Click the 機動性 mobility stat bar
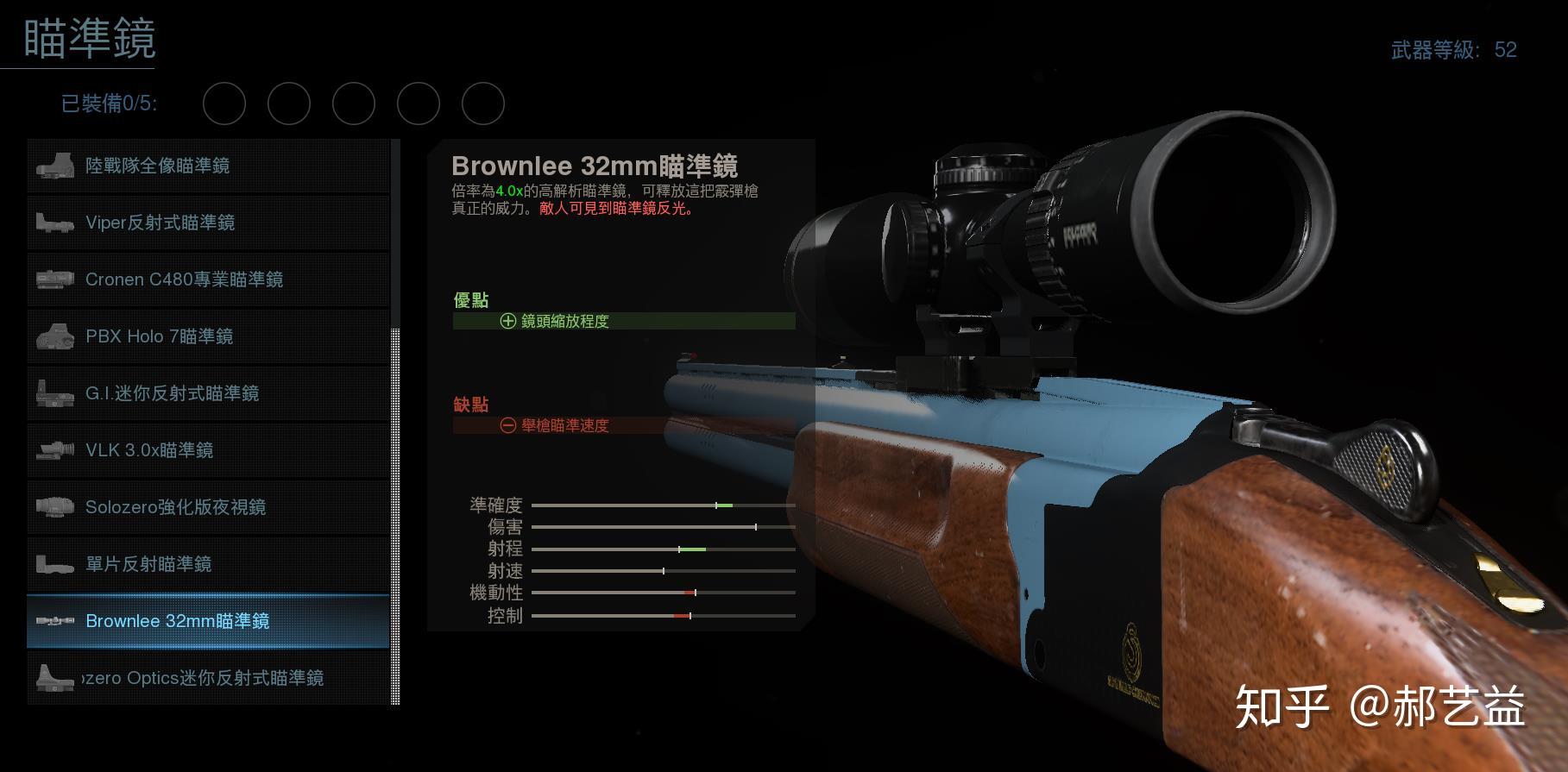Image resolution: width=1568 pixels, height=772 pixels. pyautogui.click(x=664, y=593)
